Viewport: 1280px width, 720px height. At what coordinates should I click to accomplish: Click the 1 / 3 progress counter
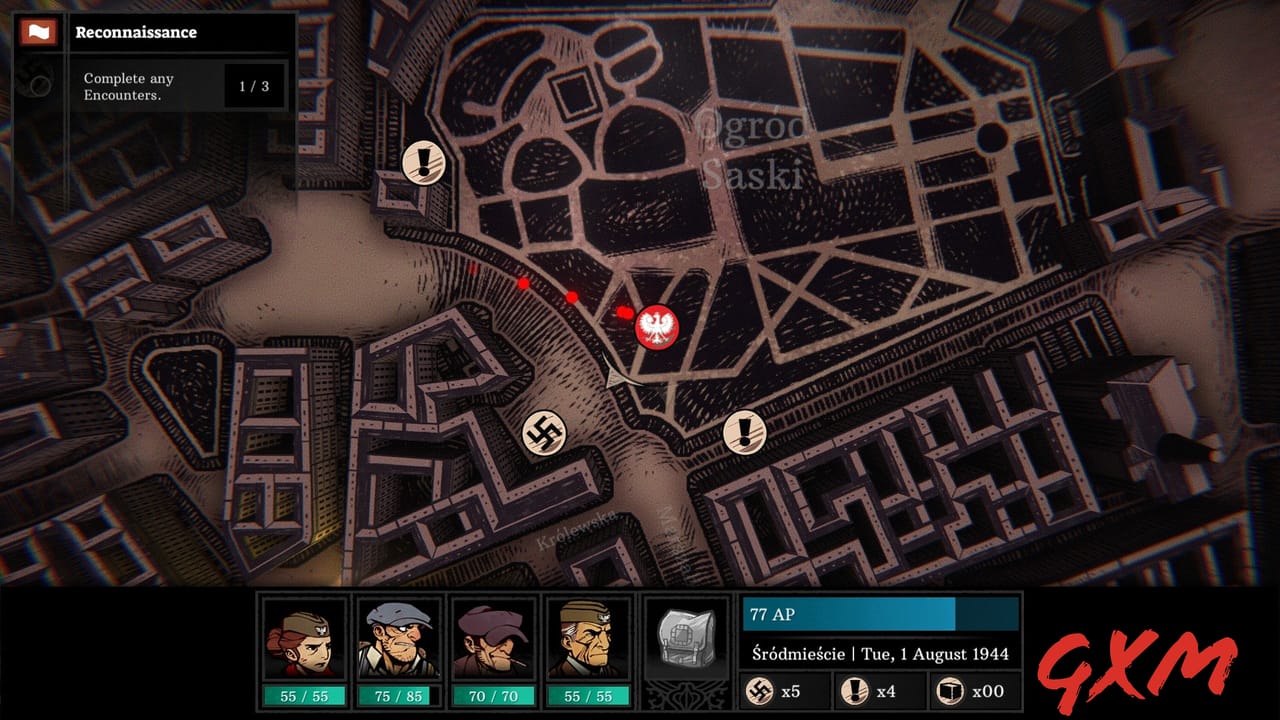pos(256,85)
